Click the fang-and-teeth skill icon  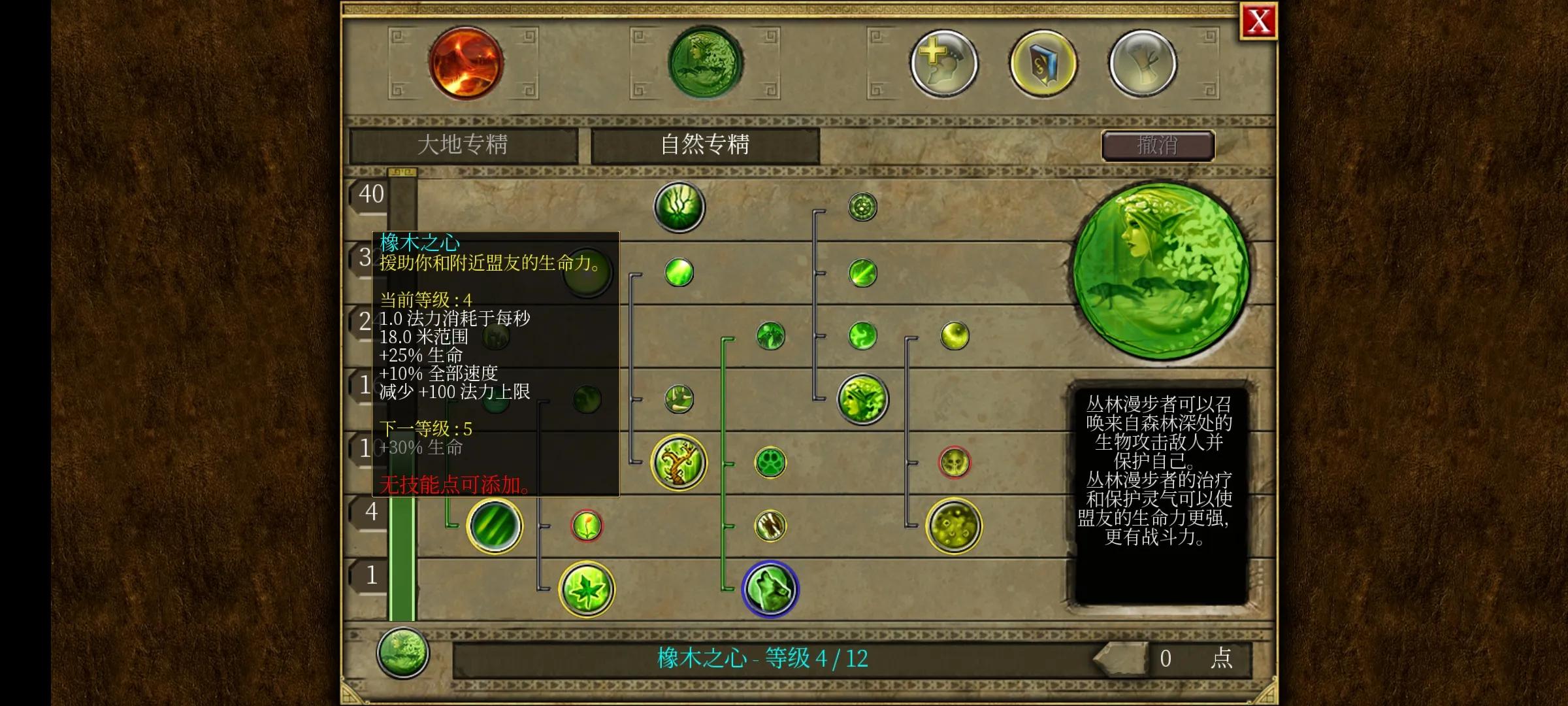771,526
